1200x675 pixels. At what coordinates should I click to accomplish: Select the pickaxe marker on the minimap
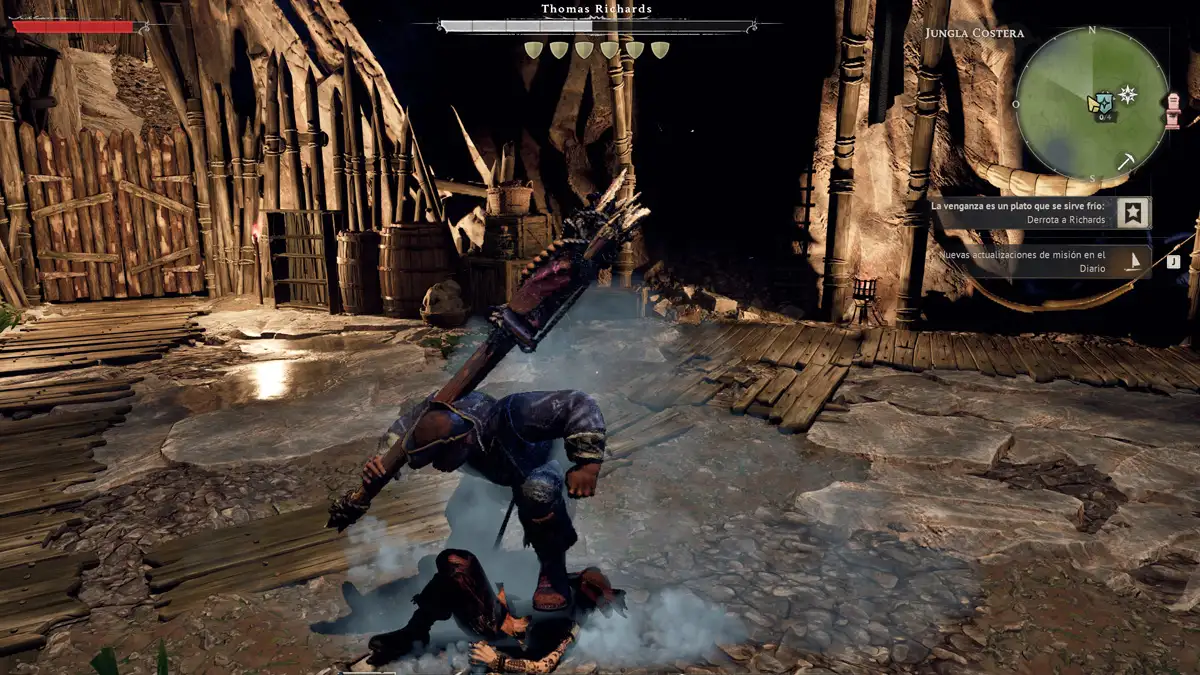pos(1126,161)
